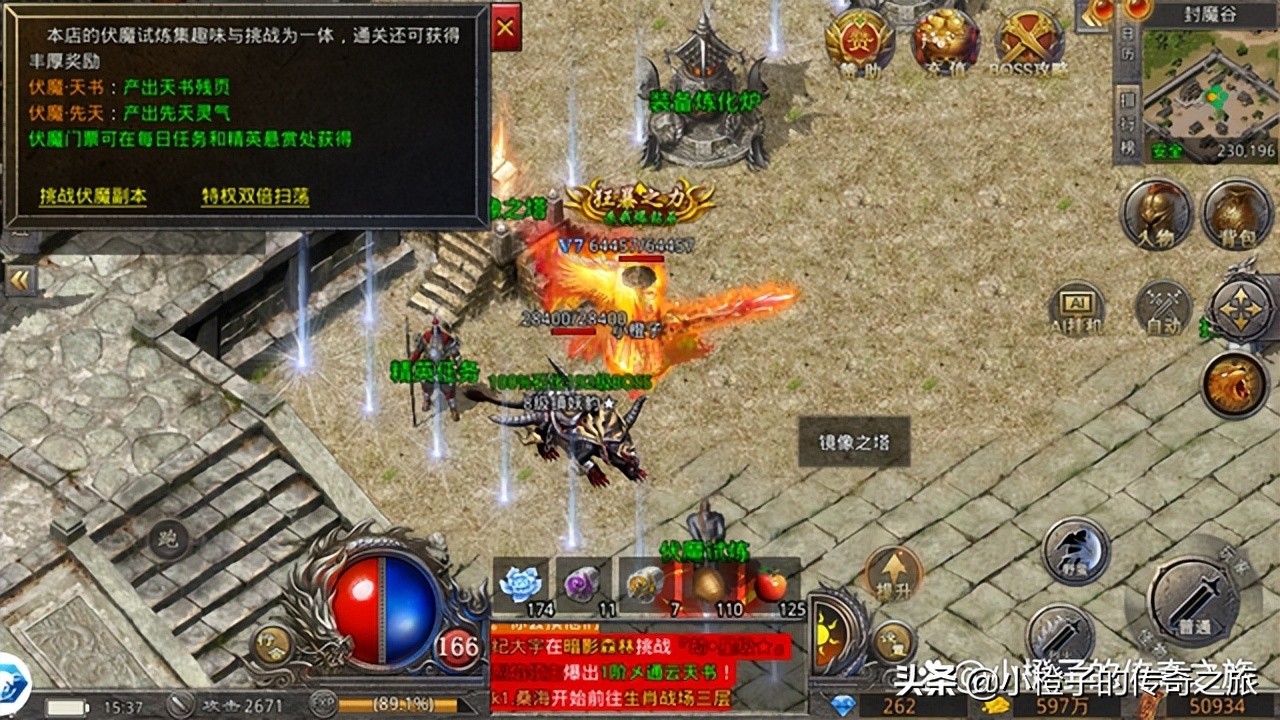
Task: Expand the left side panel arrow
Action: (19, 279)
